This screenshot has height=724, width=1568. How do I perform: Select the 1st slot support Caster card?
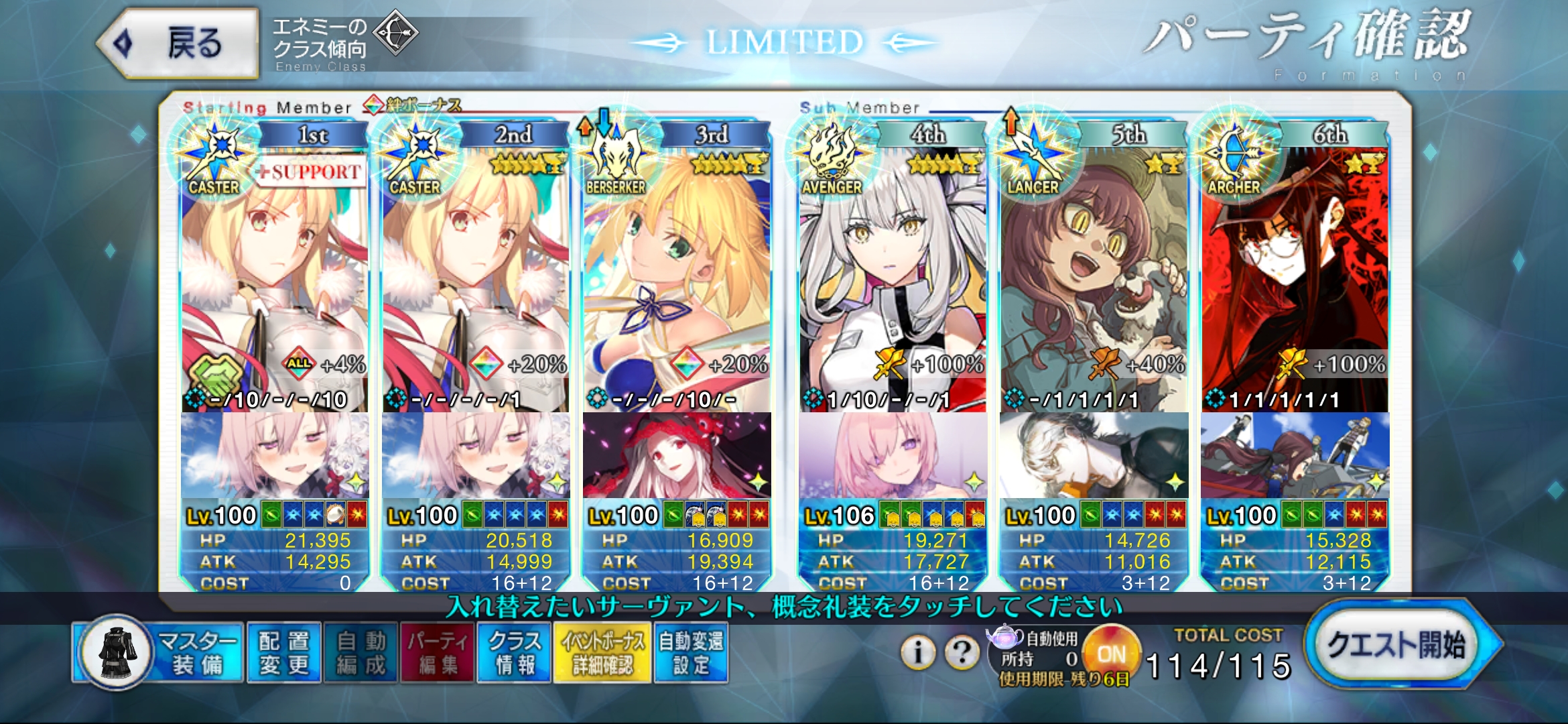[x=275, y=282]
